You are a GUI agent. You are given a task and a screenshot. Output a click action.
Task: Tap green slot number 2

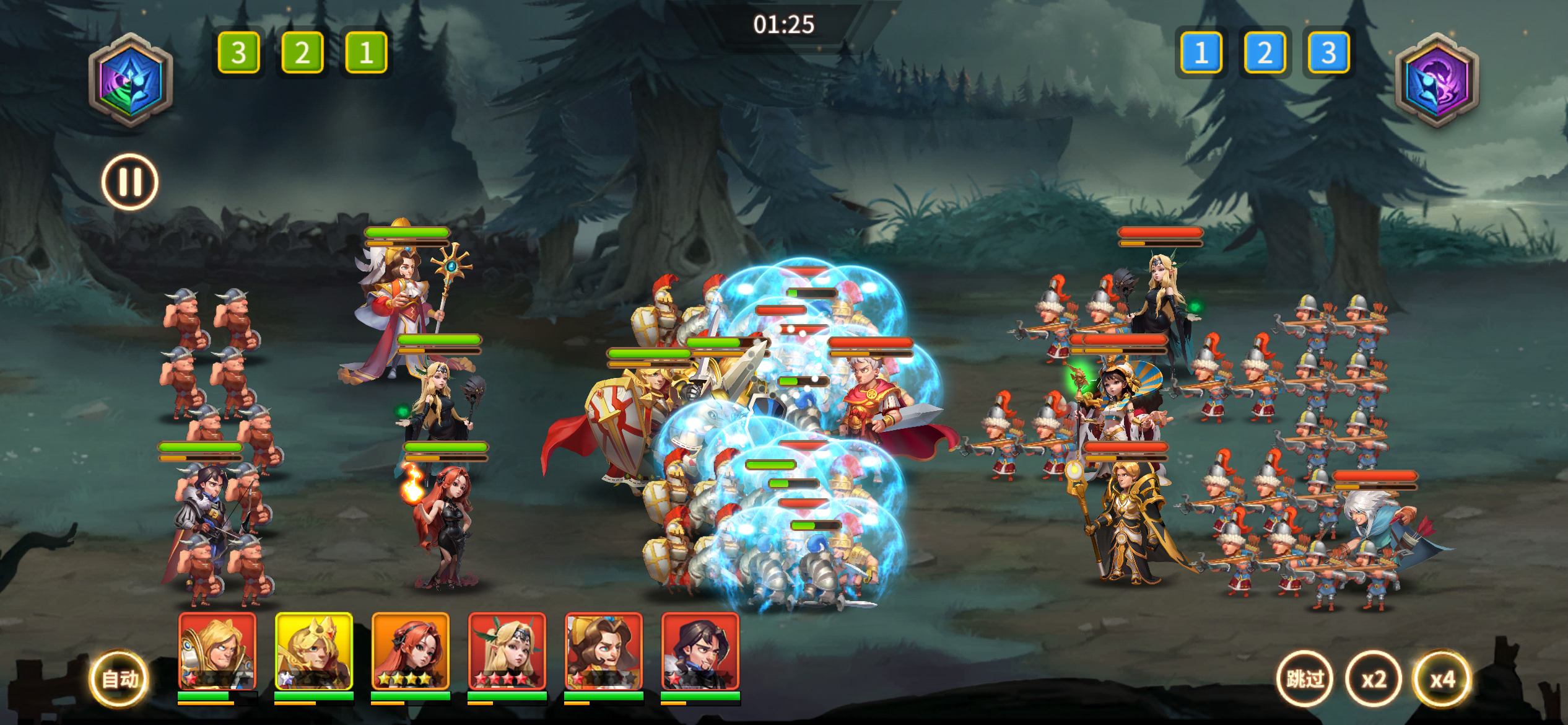(x=301, y=53)
